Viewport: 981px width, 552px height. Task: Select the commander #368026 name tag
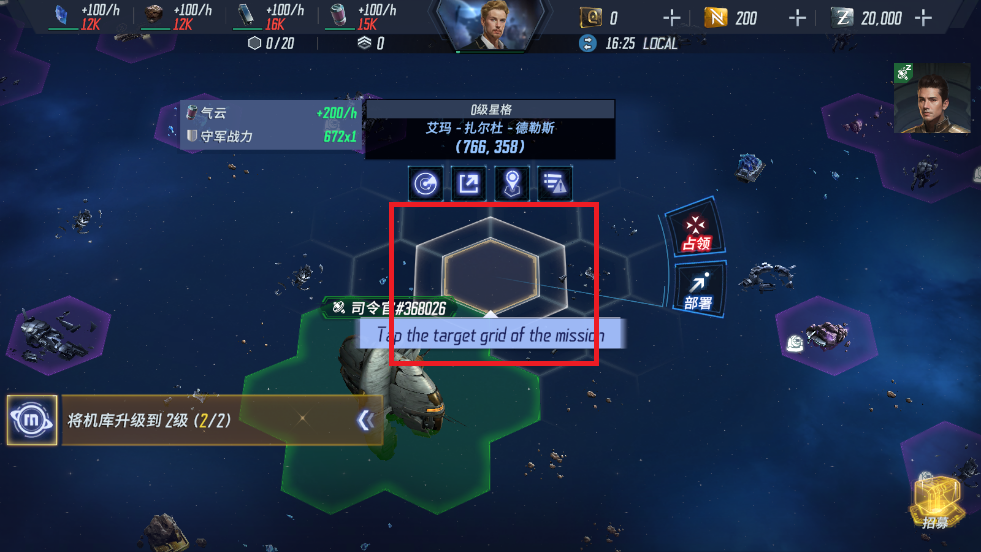(391, 308)
